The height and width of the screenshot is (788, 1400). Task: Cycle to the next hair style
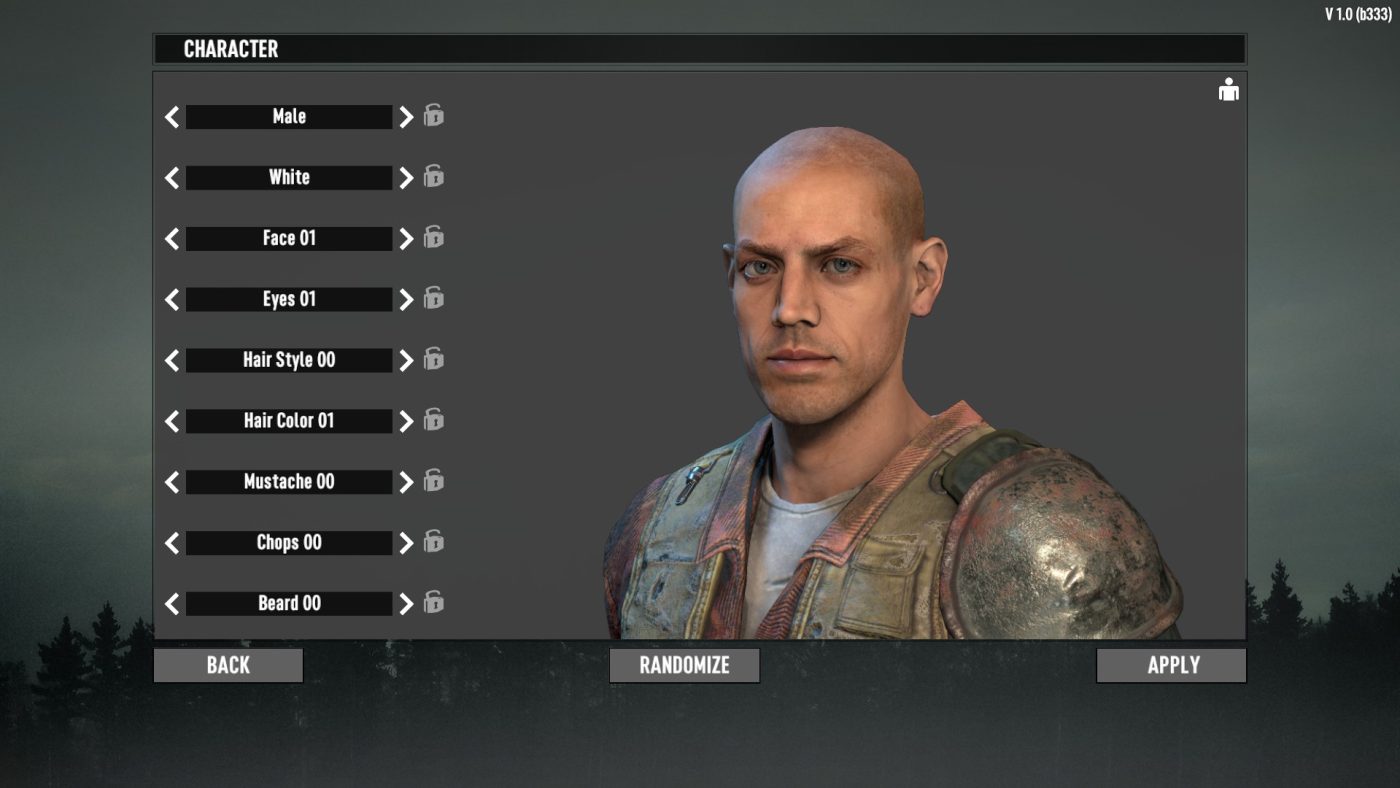(406, 359)
